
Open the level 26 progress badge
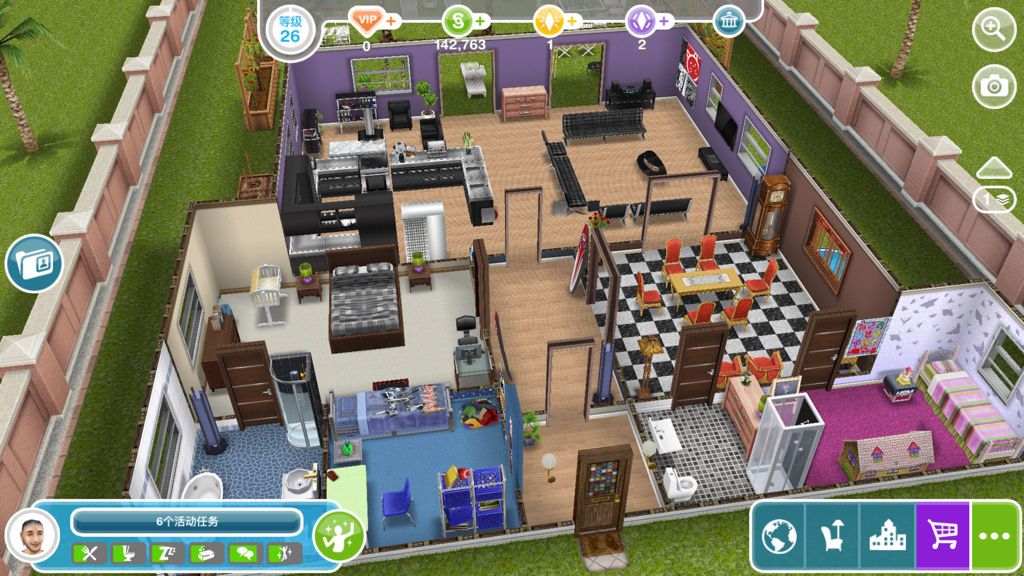(x=289, y=26)
